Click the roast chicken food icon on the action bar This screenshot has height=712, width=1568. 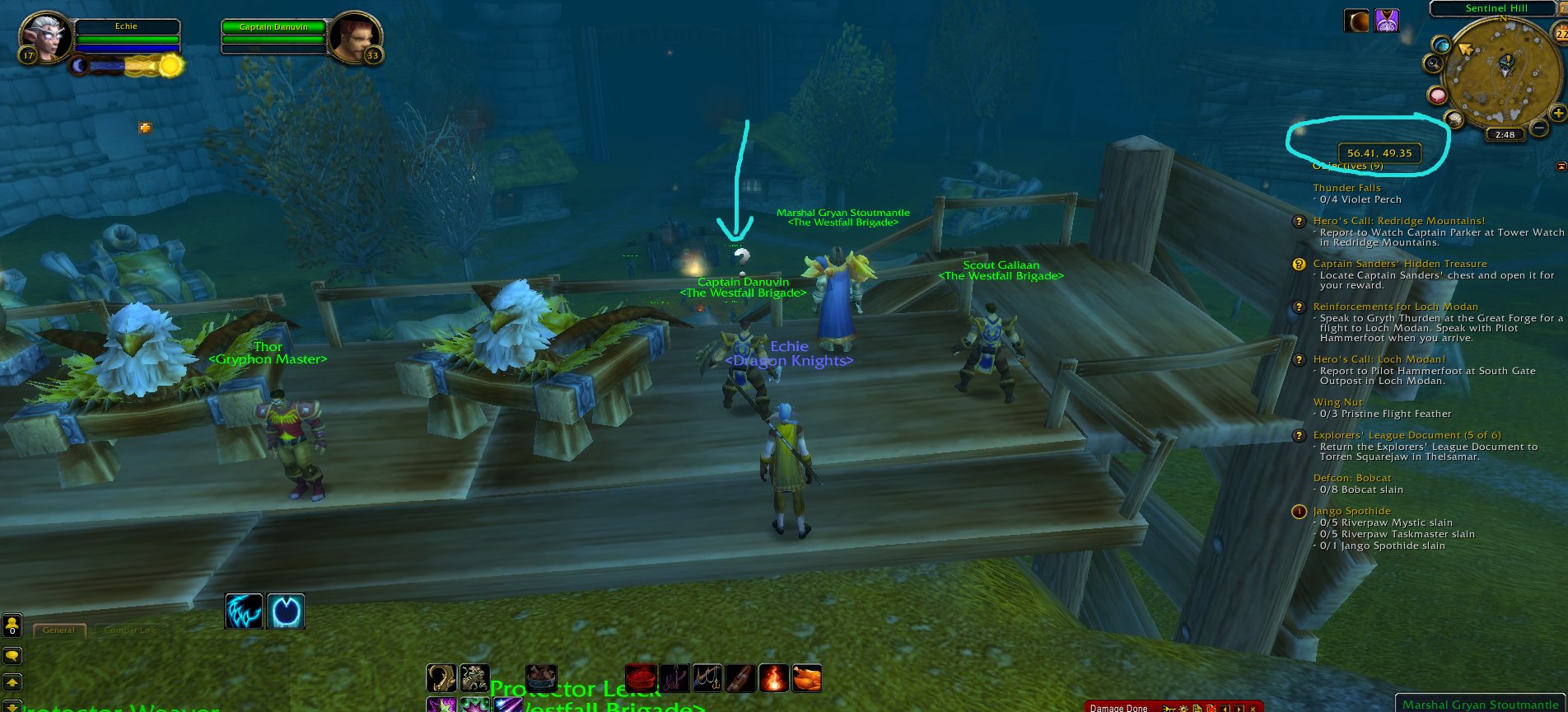tap(808, 678)
